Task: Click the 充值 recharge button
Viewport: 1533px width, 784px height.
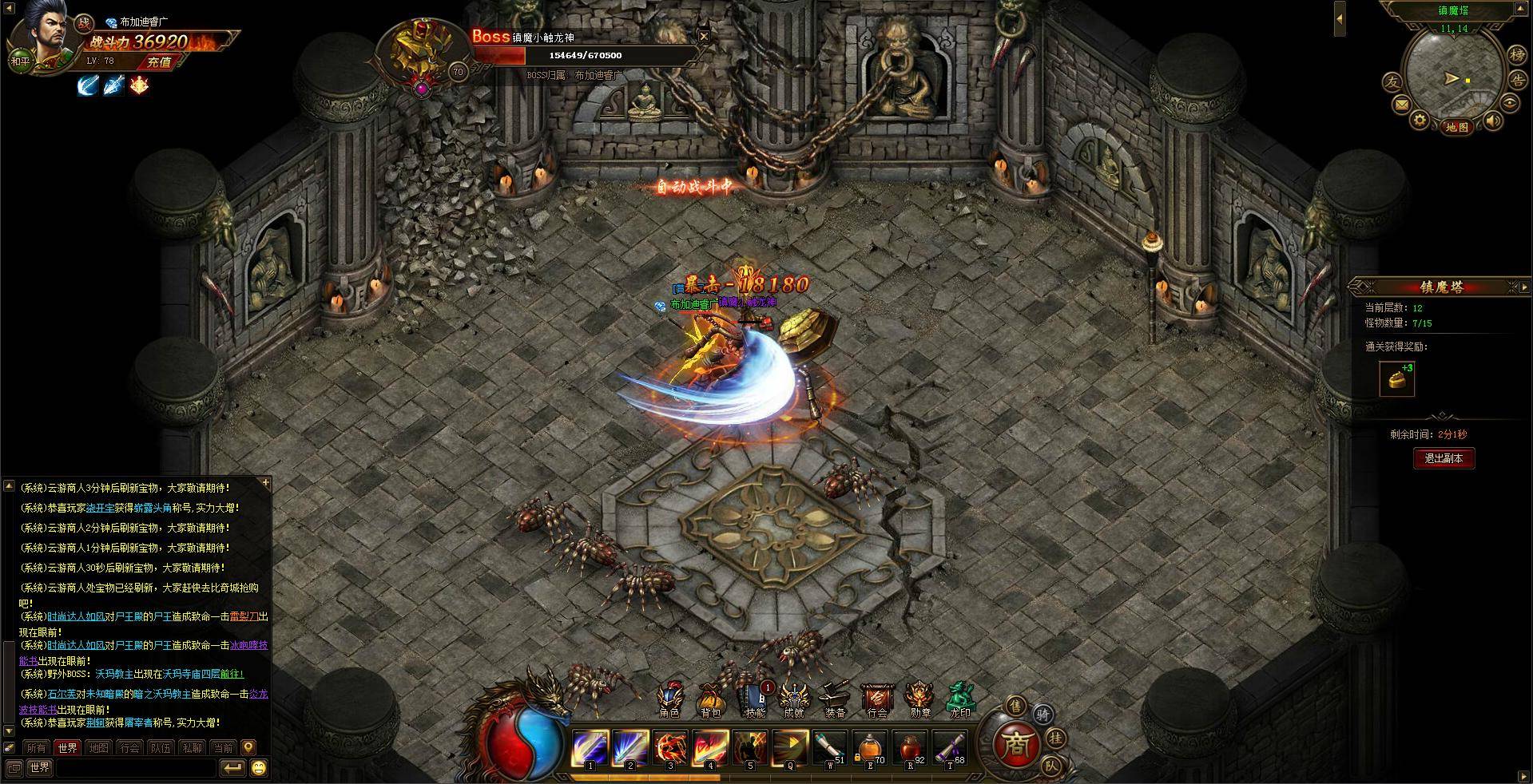Action: (x=159, y=61)
